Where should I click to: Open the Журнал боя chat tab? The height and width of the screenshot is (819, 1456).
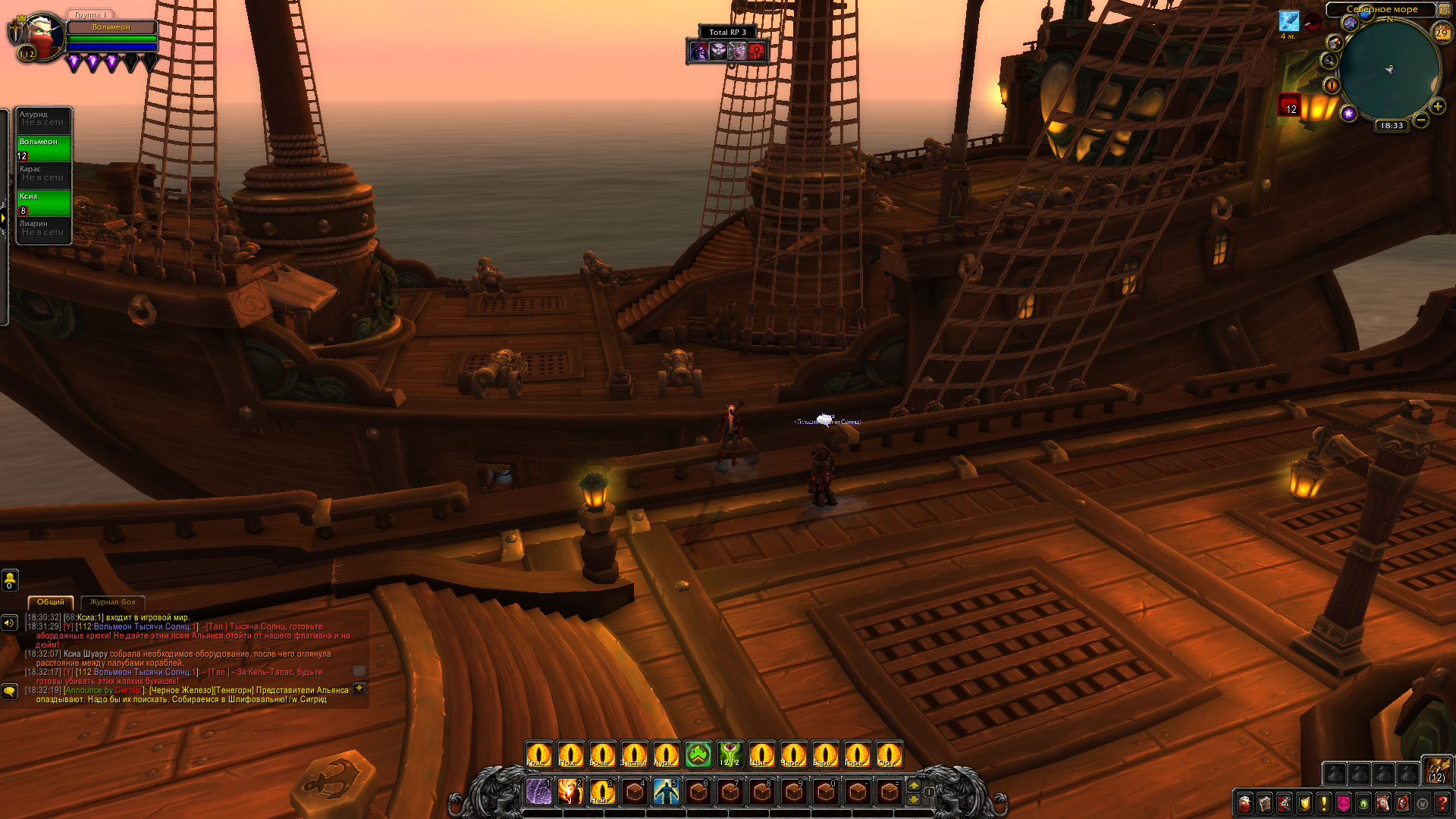(112, 602)
